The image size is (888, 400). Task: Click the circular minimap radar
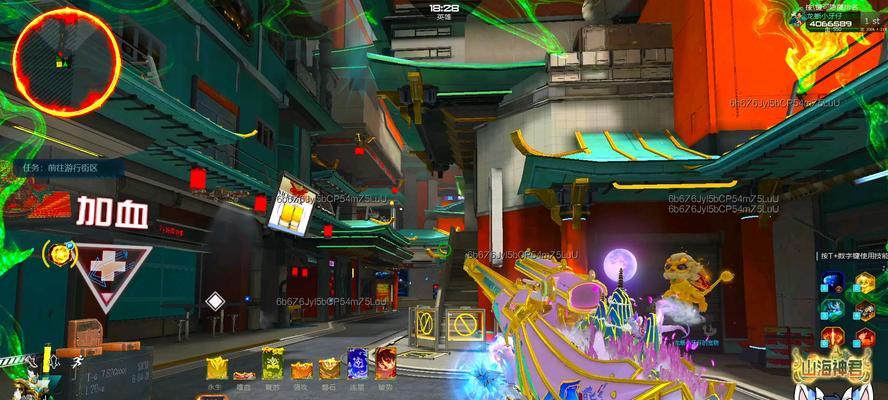65,55
